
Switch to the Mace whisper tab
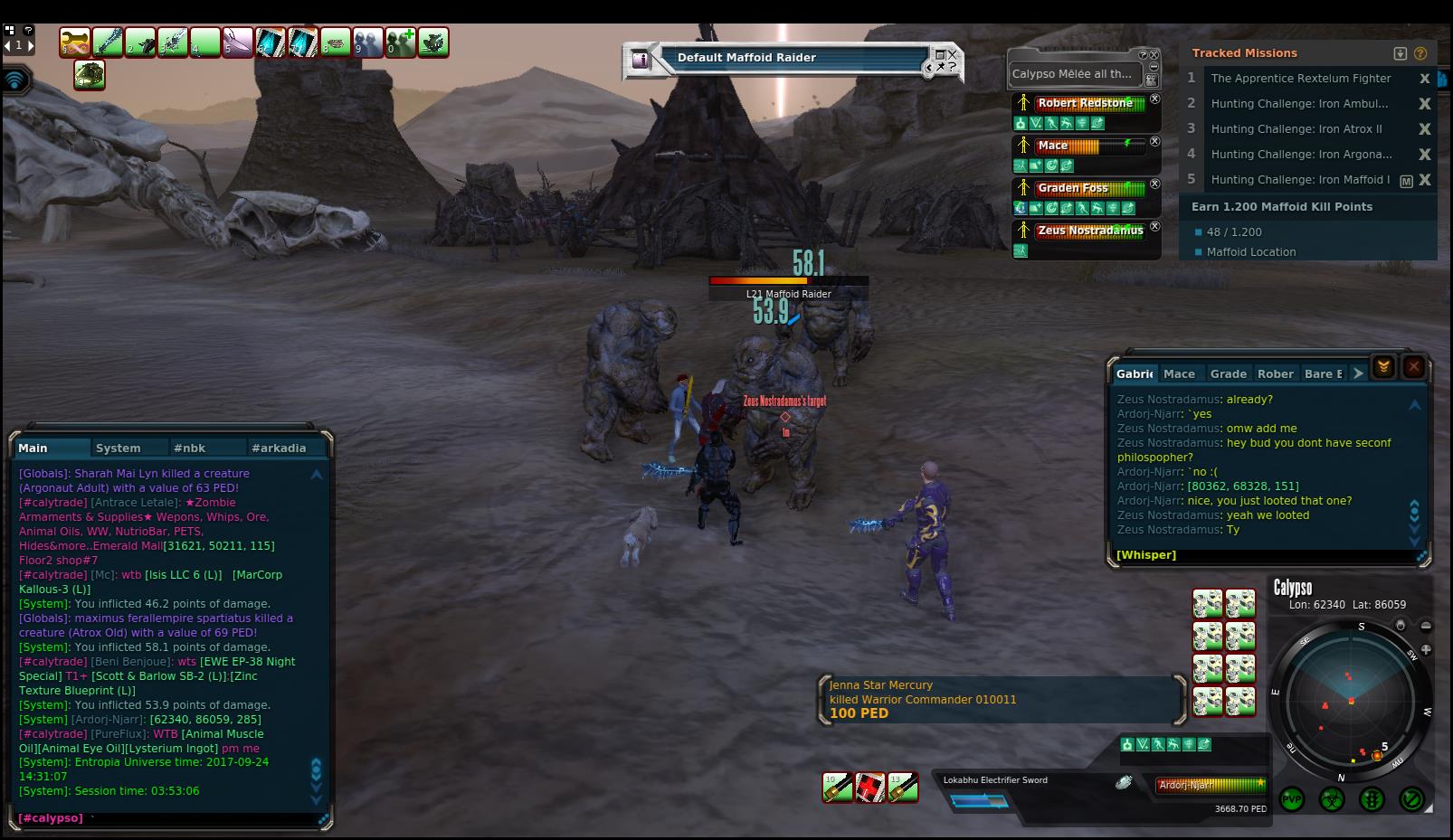1179,373
